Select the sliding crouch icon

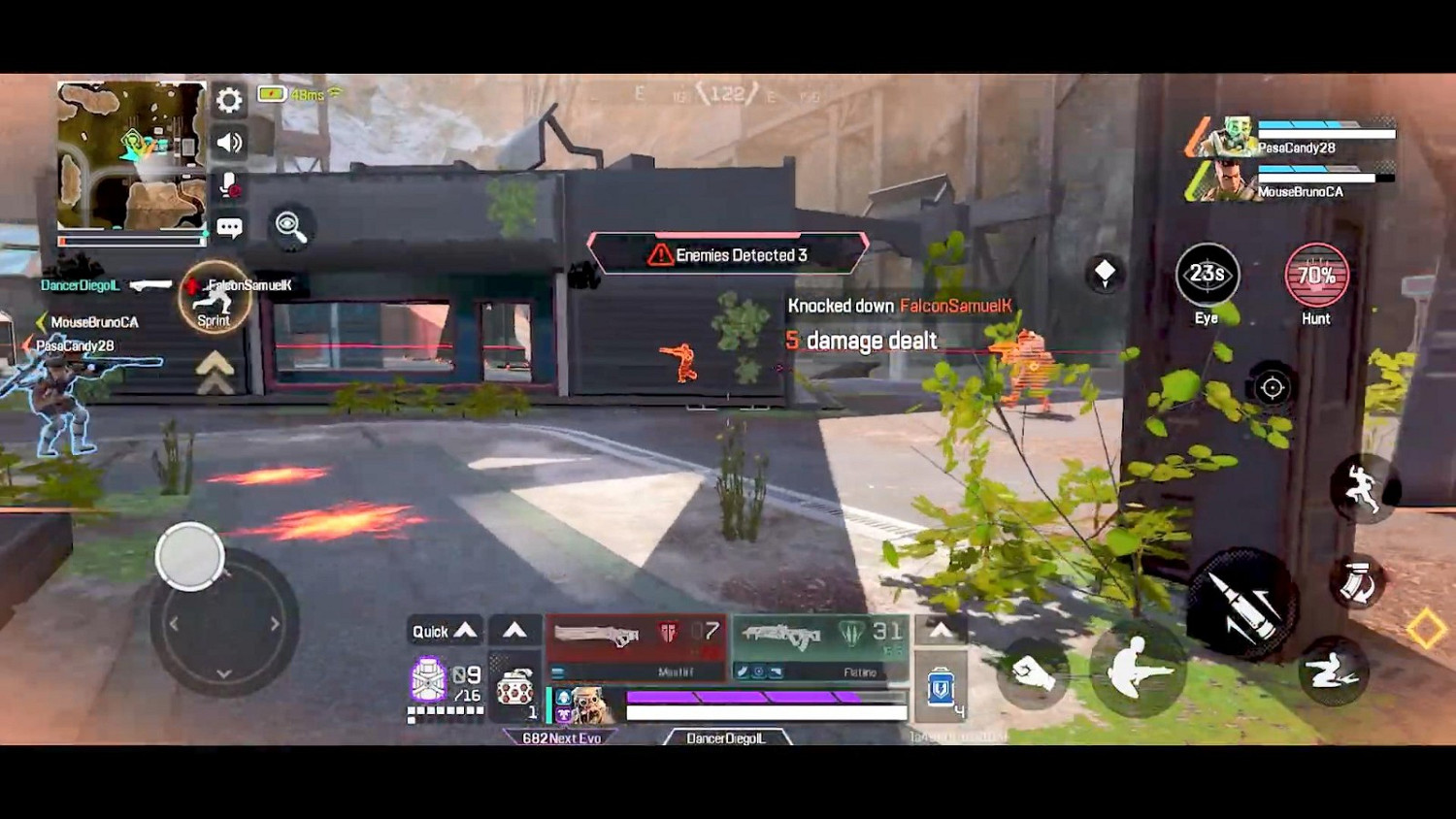coord(1334,670)
